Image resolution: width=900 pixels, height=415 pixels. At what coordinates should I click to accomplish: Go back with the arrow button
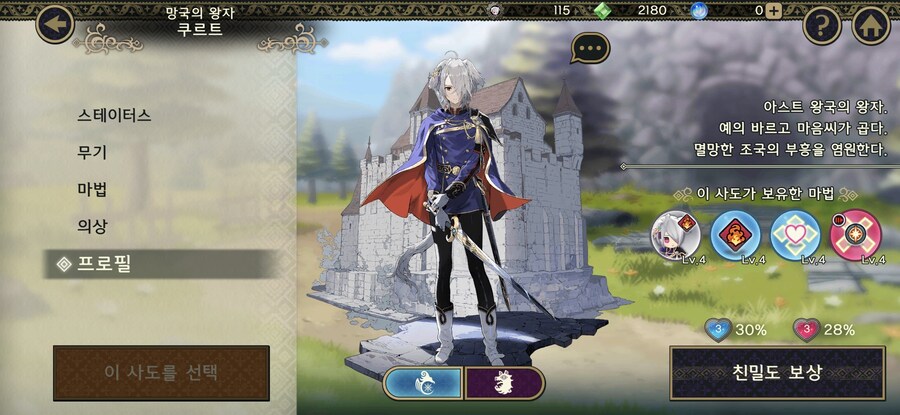pyautogui.click(x=54, y=24)
